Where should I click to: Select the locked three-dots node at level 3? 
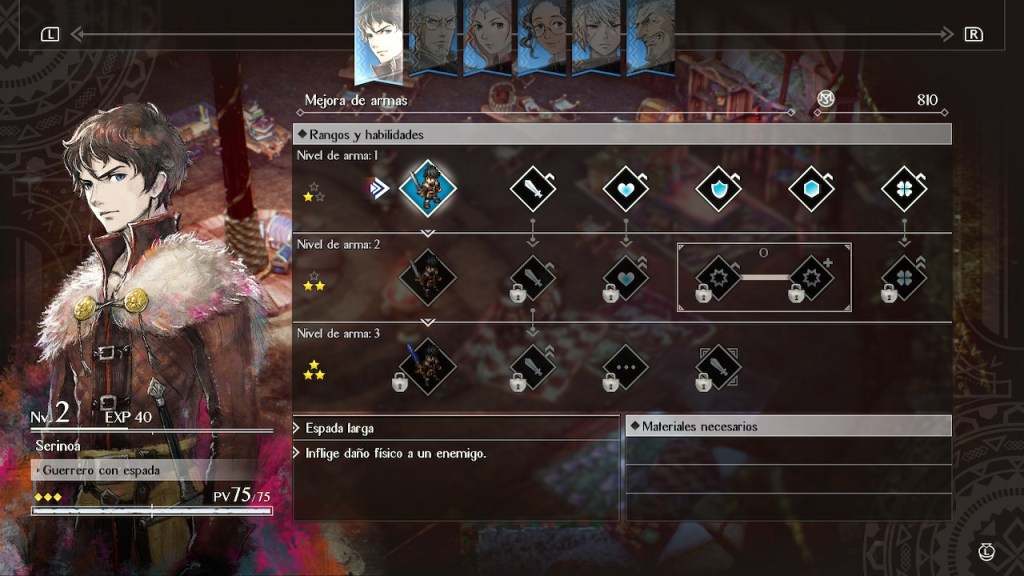click(626, 367)
